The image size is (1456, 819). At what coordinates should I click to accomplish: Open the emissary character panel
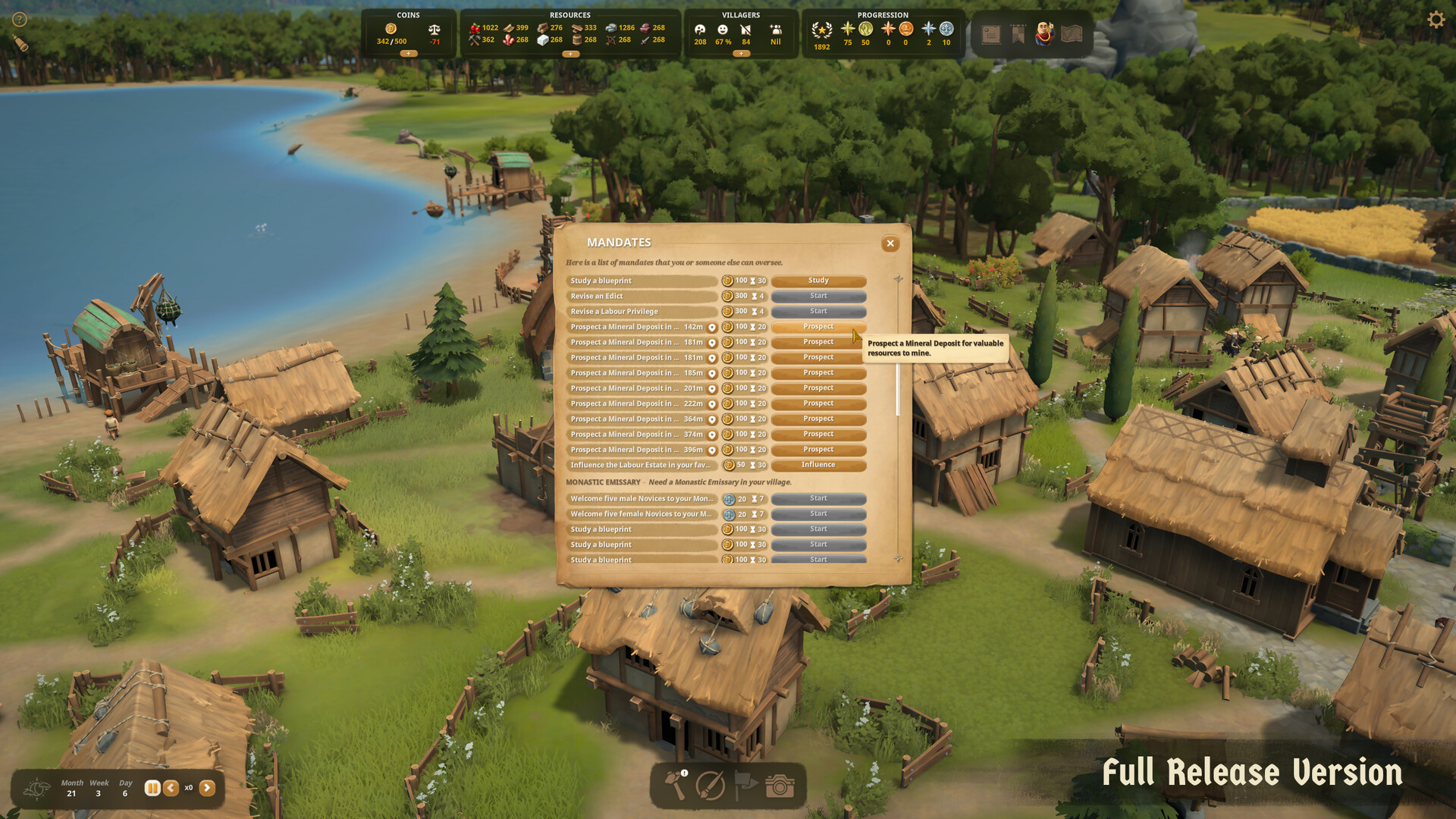click(x=1043, y=33)
